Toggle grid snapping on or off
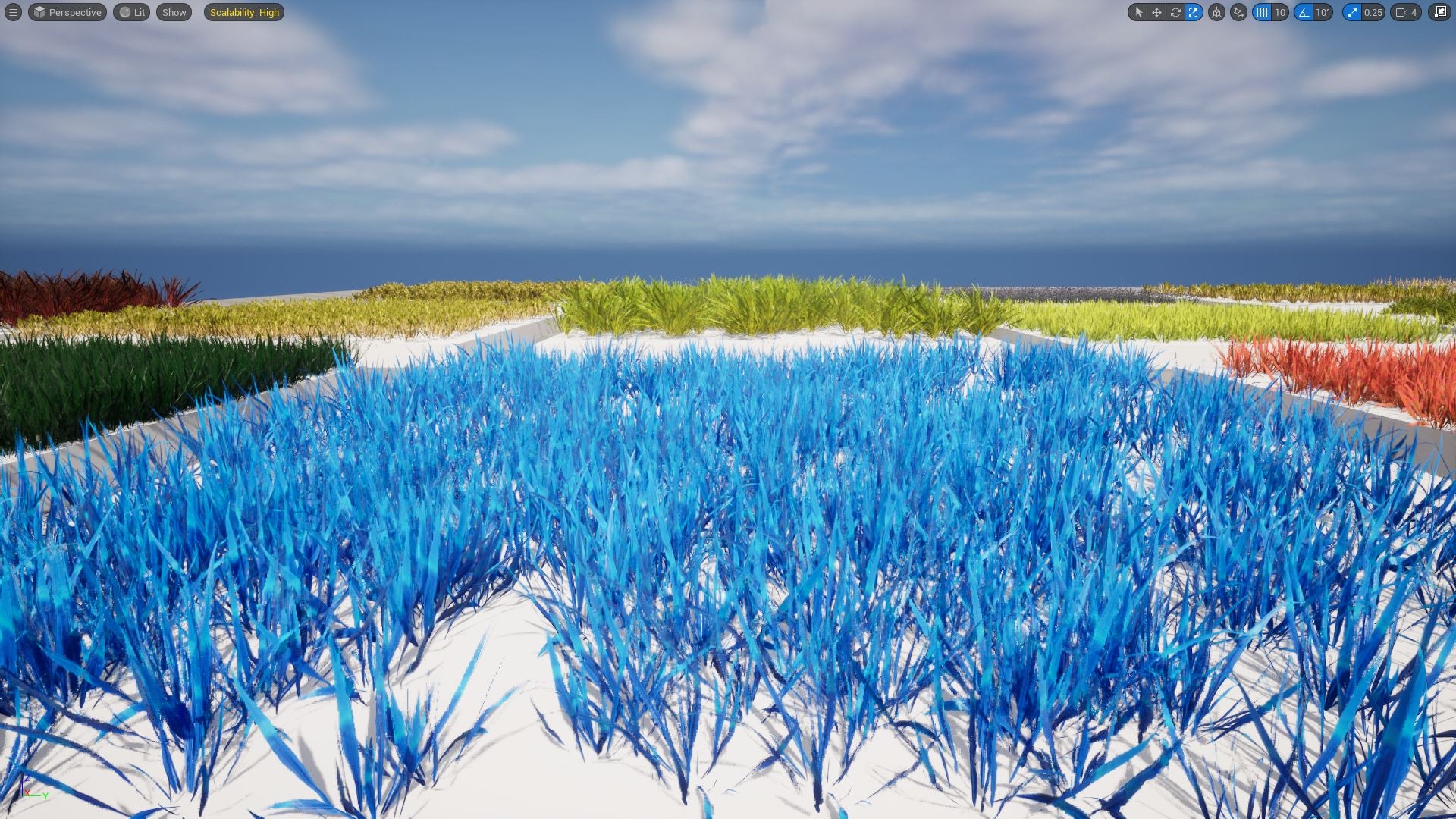The width and height of the screenshot is (1456, 819). pyautogui.click(x=1261, y=12)
